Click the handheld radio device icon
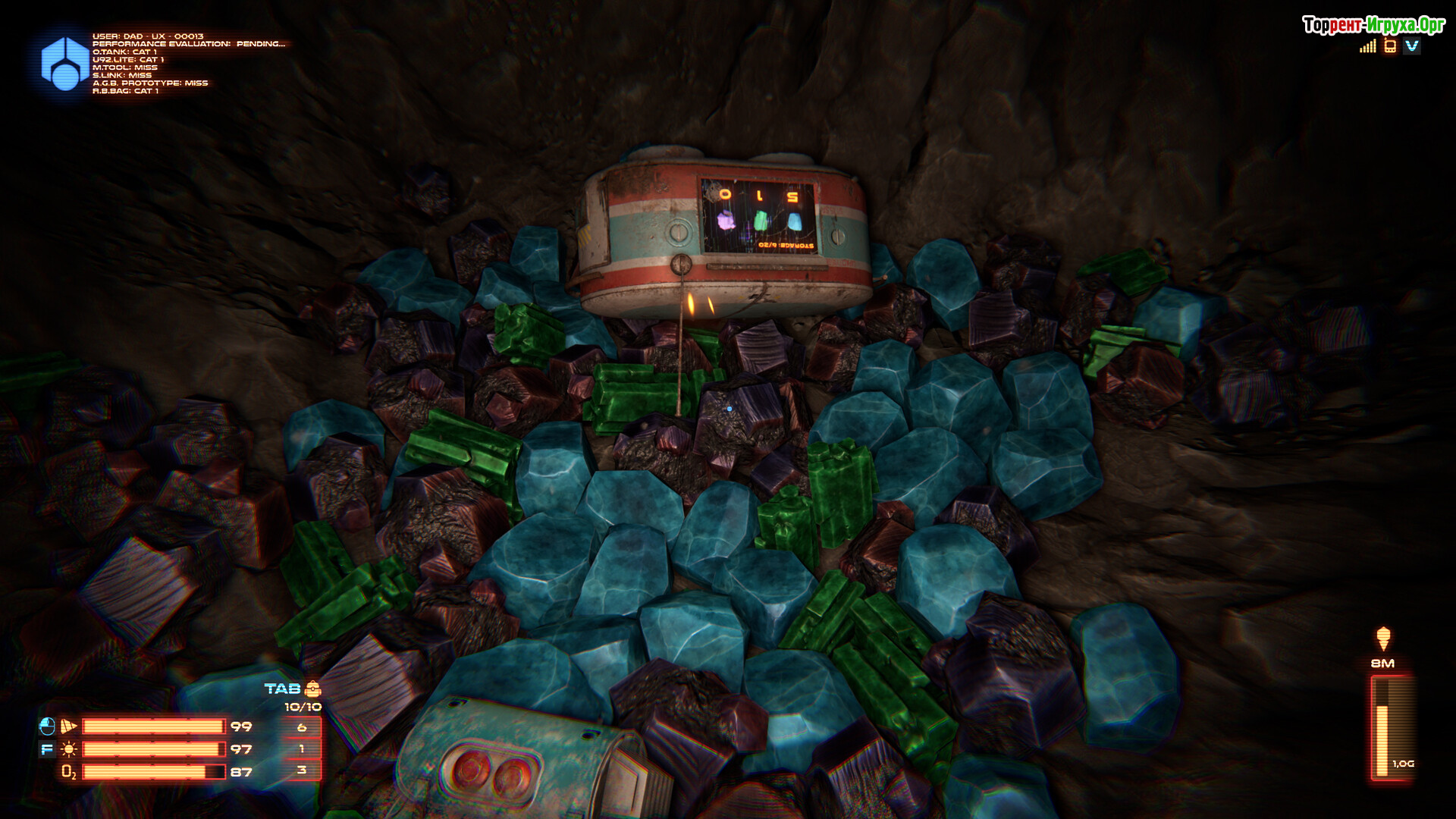Screen dimensions: 1456x819 1390,46
